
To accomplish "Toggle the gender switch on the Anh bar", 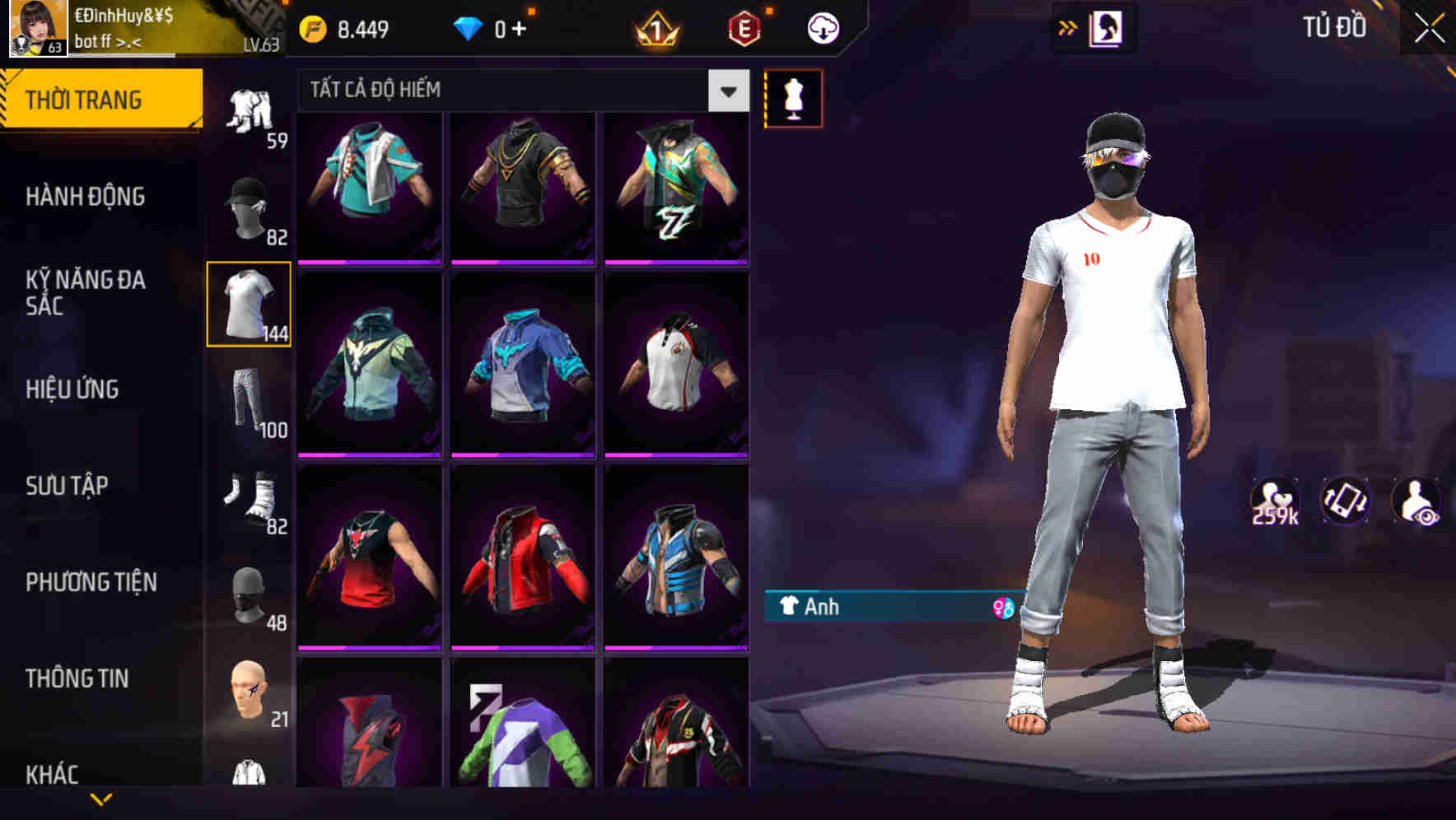I will click(1001, 608).
